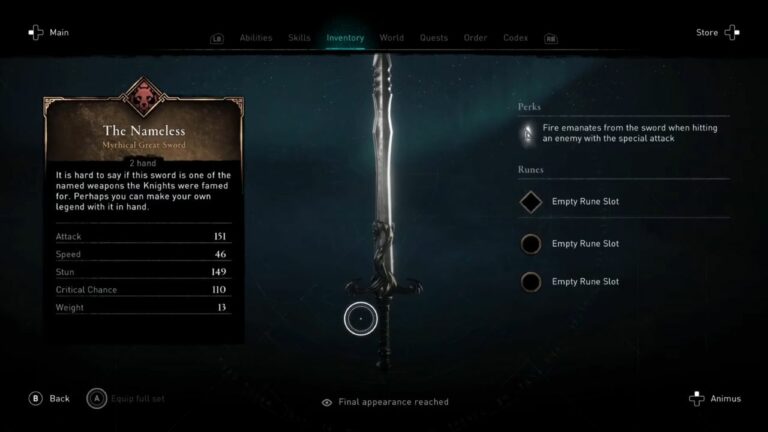Show the Order tab
The height and width of the screenshot is (432, 768).
(475, 38)
